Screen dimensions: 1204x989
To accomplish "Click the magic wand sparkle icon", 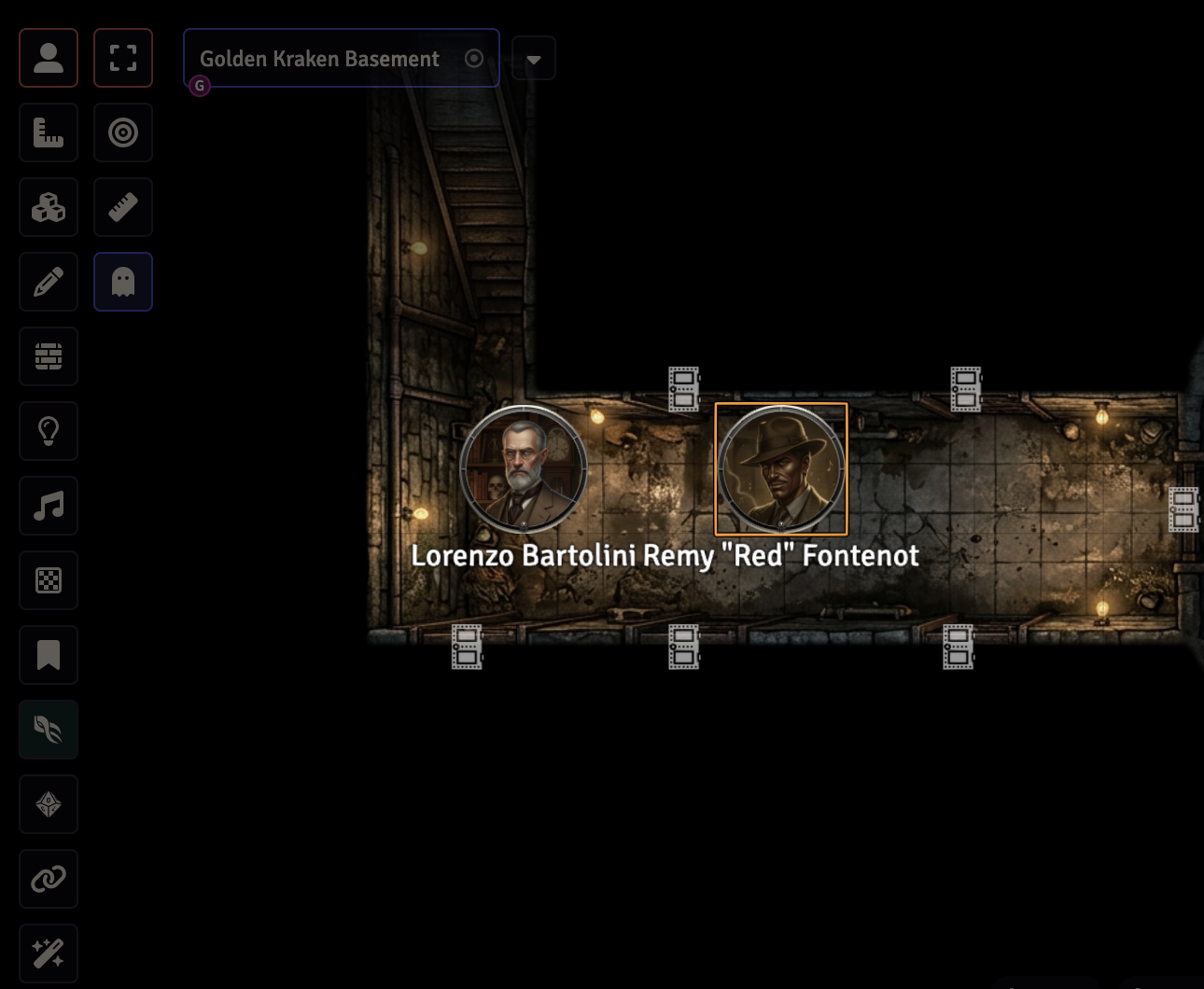I will tap(49, 954).
